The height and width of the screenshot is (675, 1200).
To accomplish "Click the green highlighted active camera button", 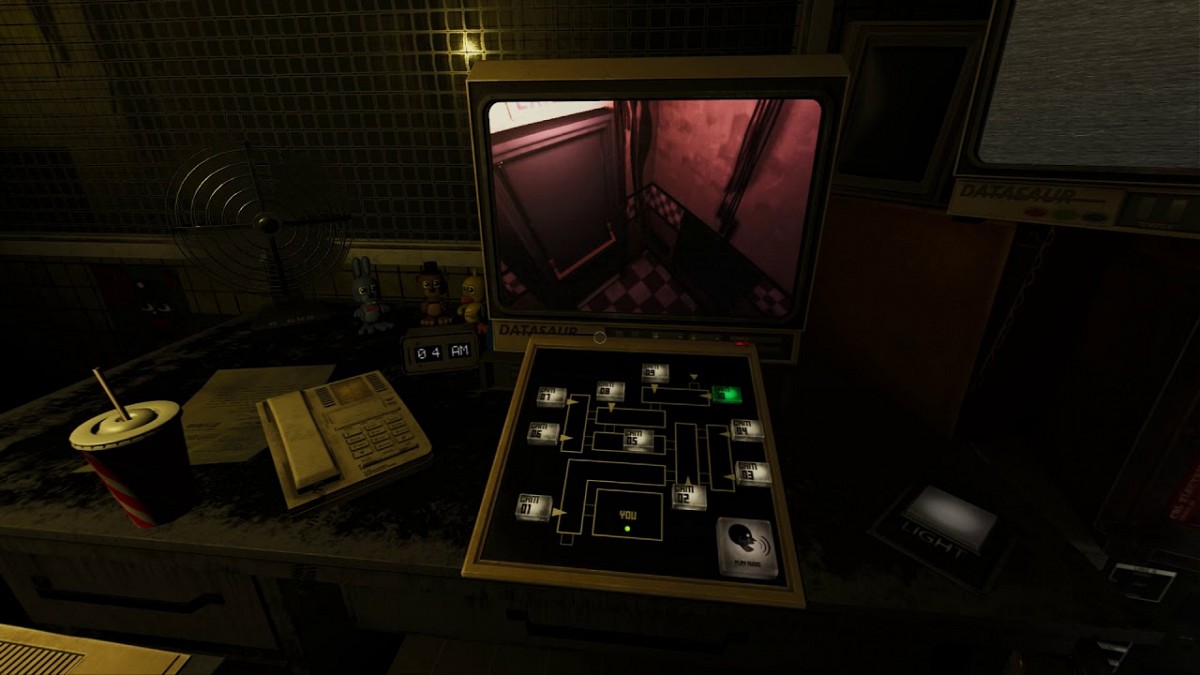I will (x=726, y=394).
